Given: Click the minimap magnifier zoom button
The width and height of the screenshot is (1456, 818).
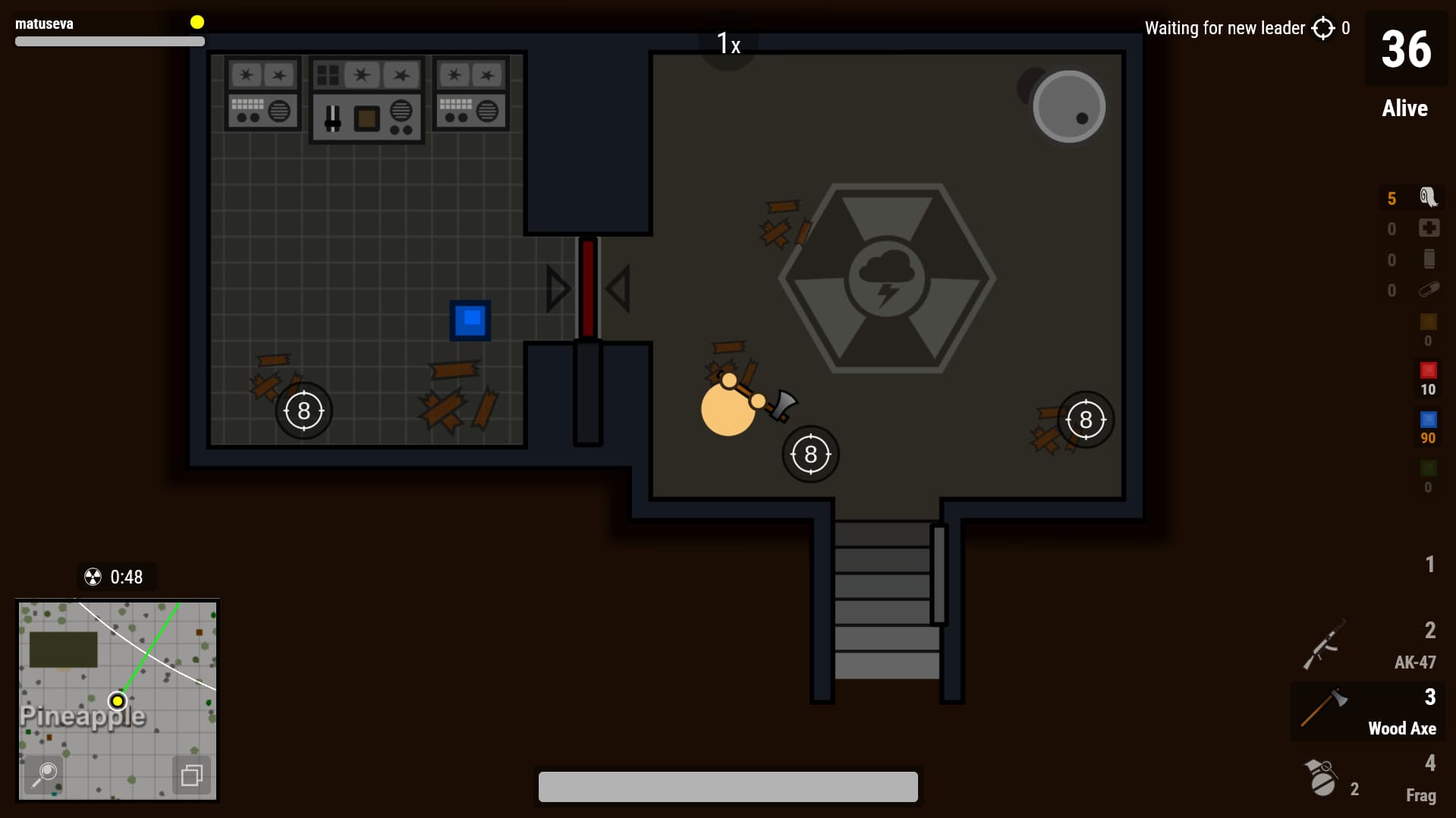Looking at the screenshot, I should click(x=45, y=773).
